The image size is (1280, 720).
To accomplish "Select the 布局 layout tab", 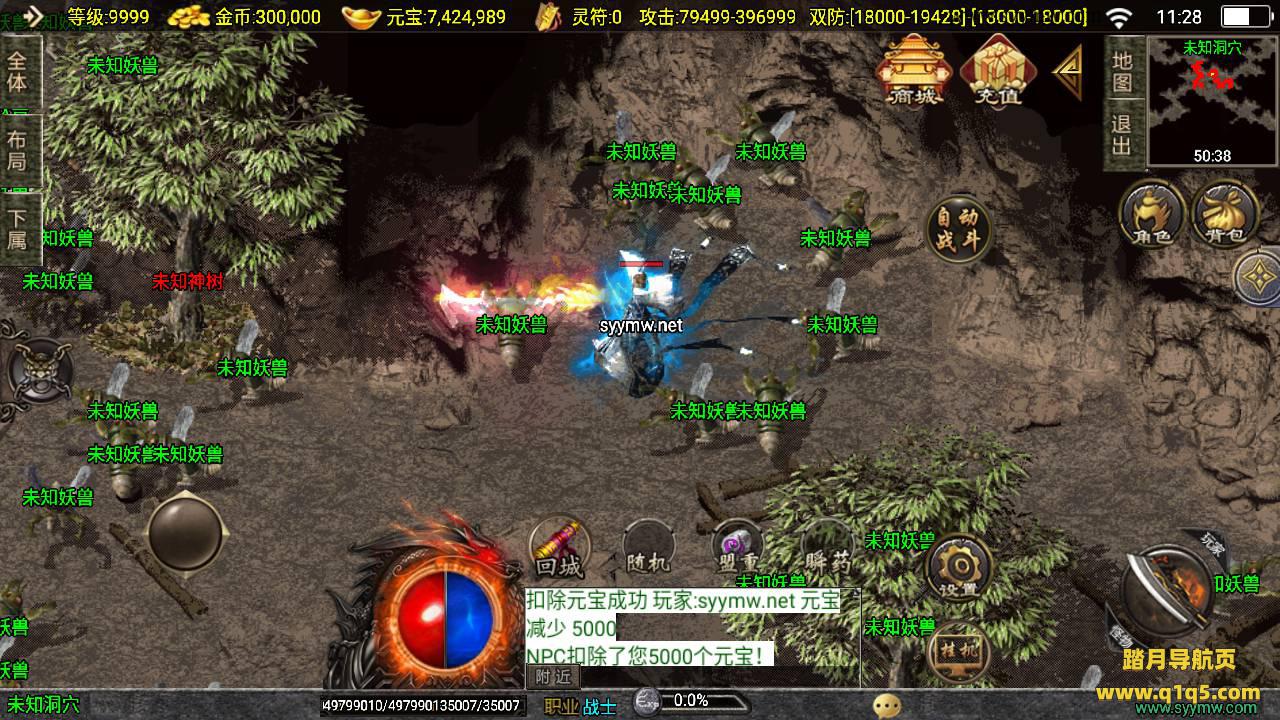I will pos(19,150).
